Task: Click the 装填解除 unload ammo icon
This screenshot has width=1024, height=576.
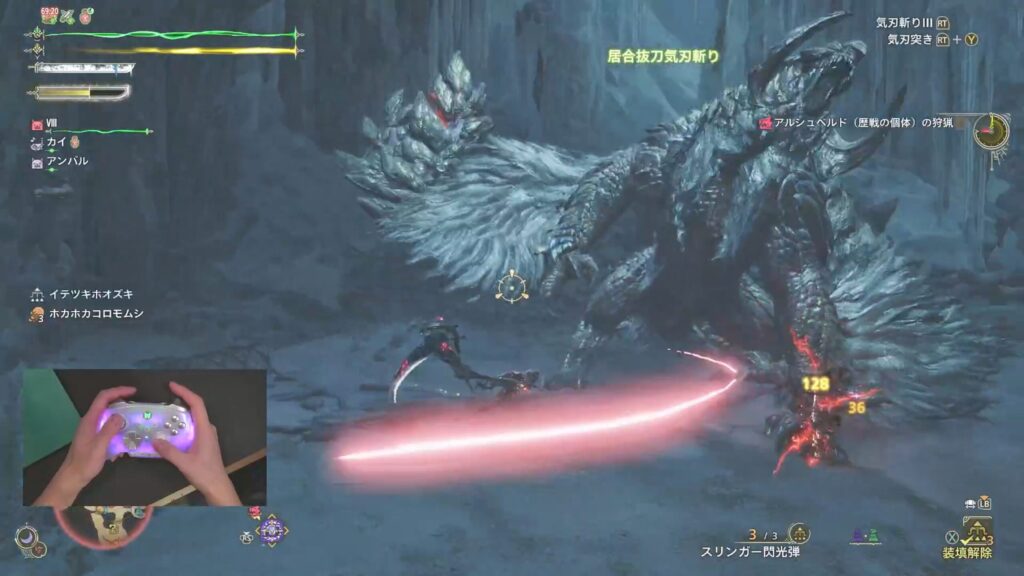Action: pyautogui.click(x=976, y=532)
